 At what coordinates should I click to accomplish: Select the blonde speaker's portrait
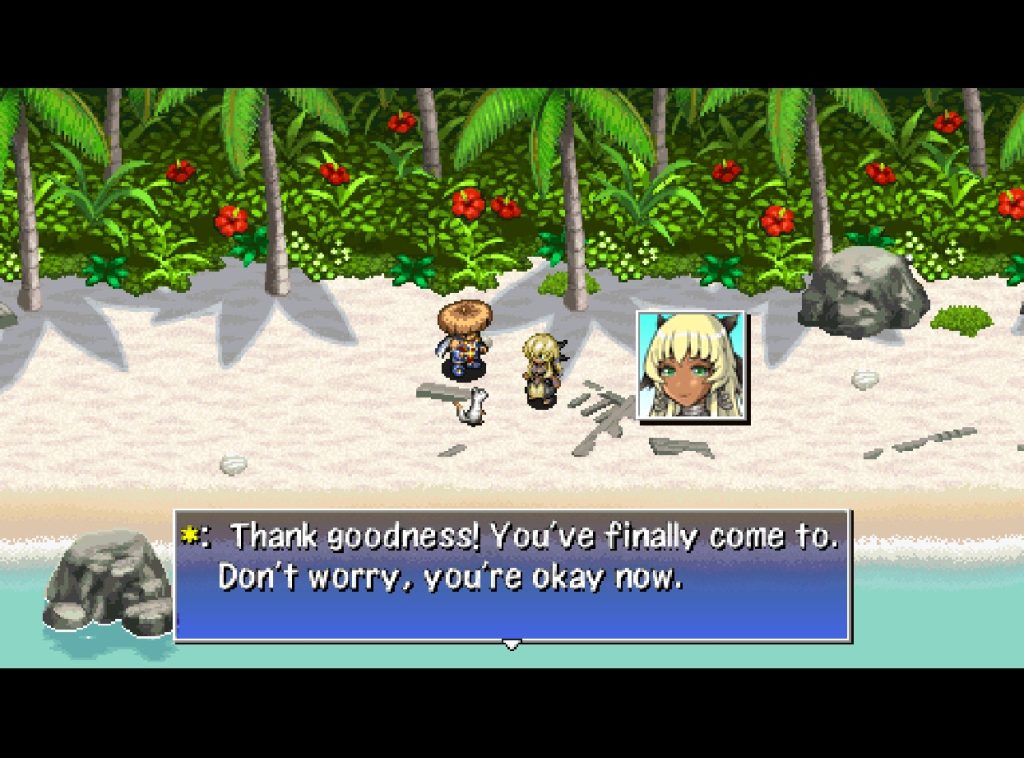[691, 364]
